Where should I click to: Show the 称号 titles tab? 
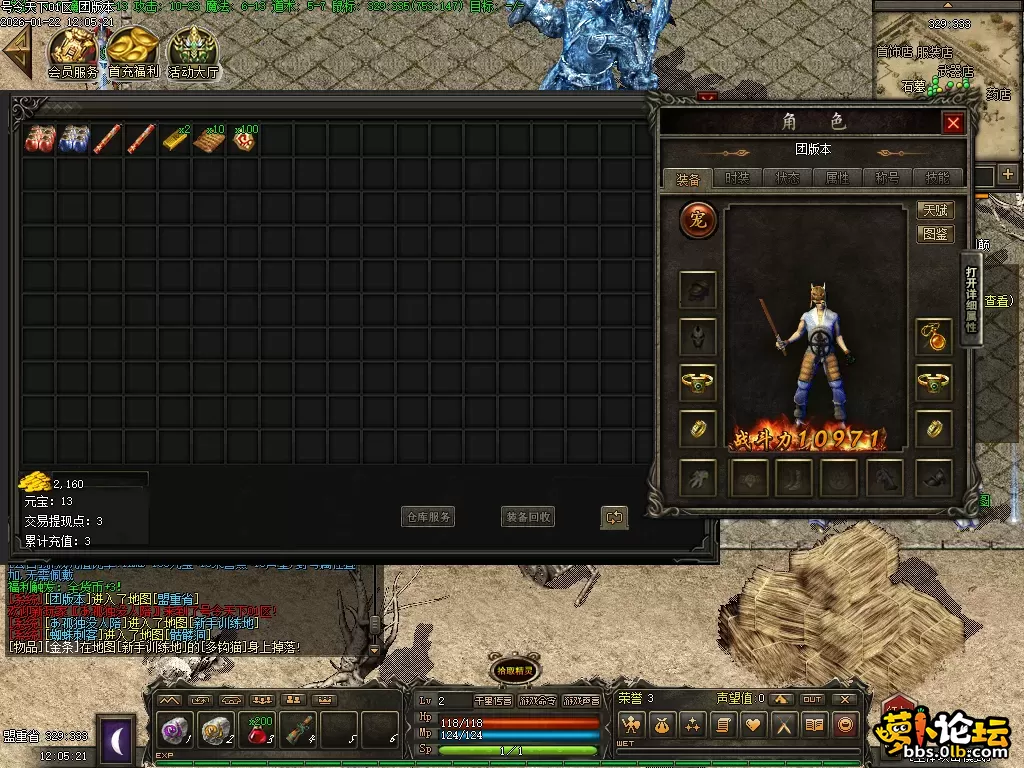887,178
